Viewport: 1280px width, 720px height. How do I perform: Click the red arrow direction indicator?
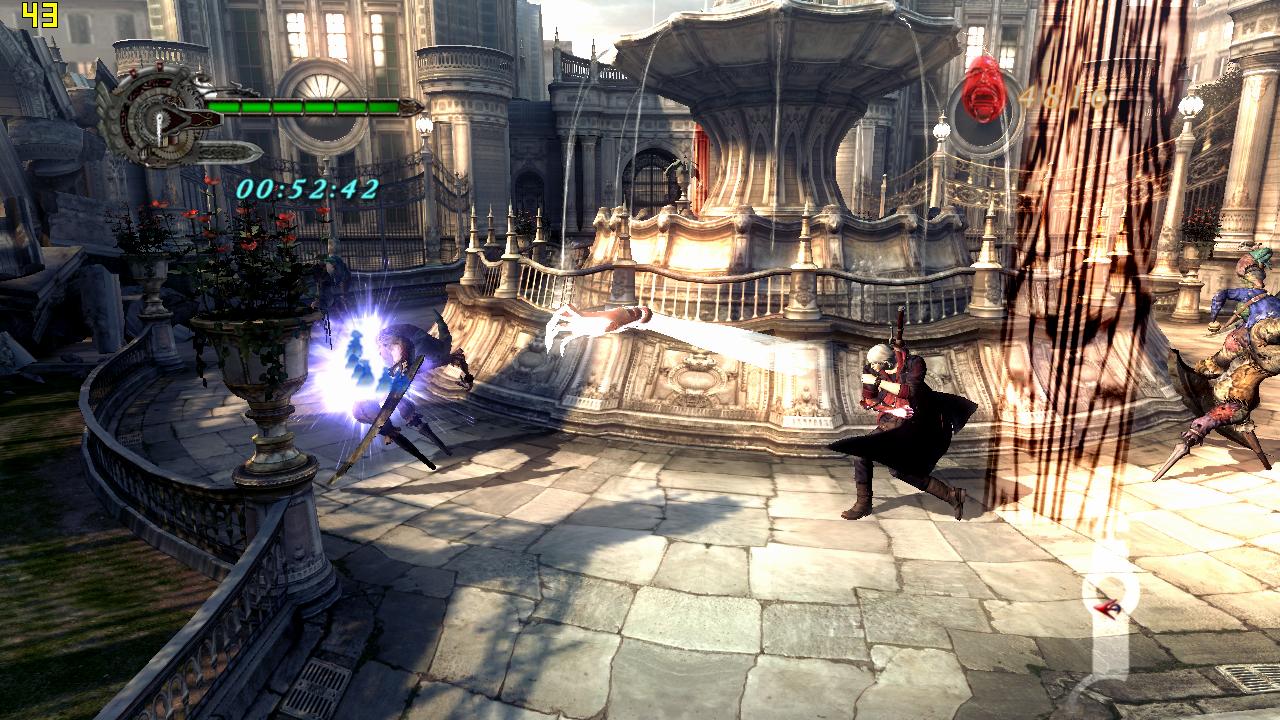pyautogui.click(x=1106, y=607)
